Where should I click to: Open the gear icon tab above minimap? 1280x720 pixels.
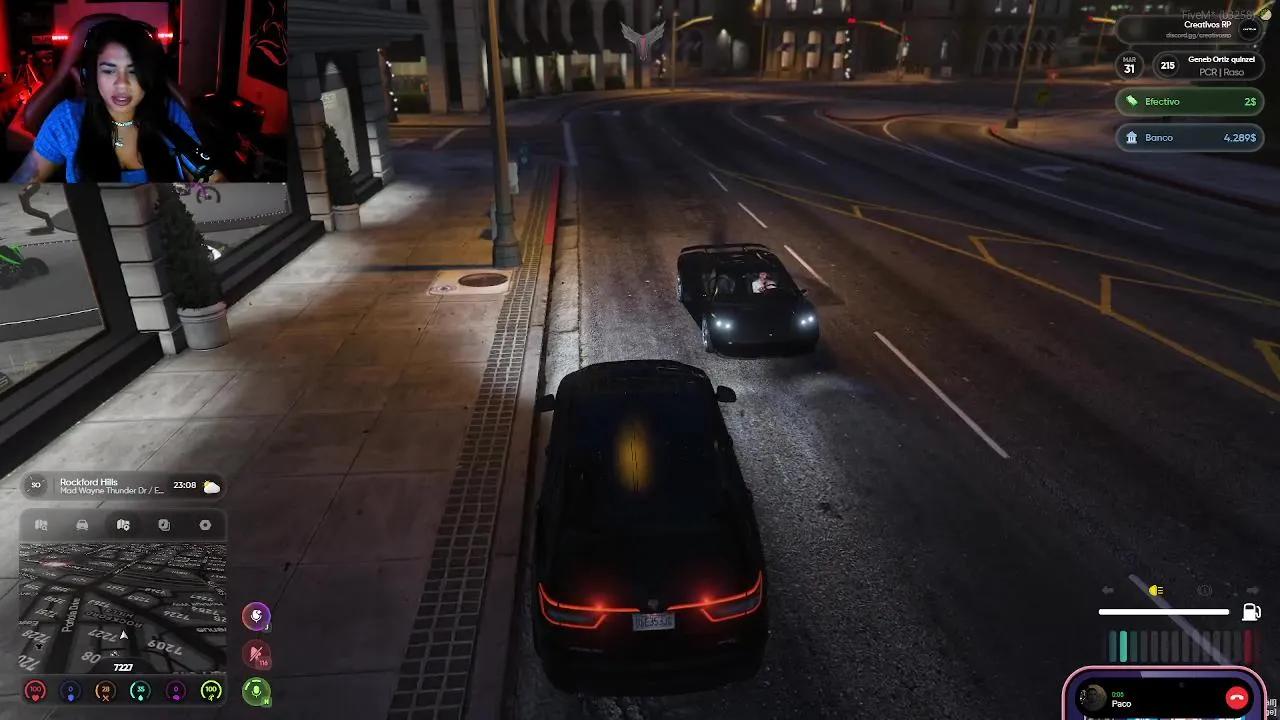(x=205, y=525)
